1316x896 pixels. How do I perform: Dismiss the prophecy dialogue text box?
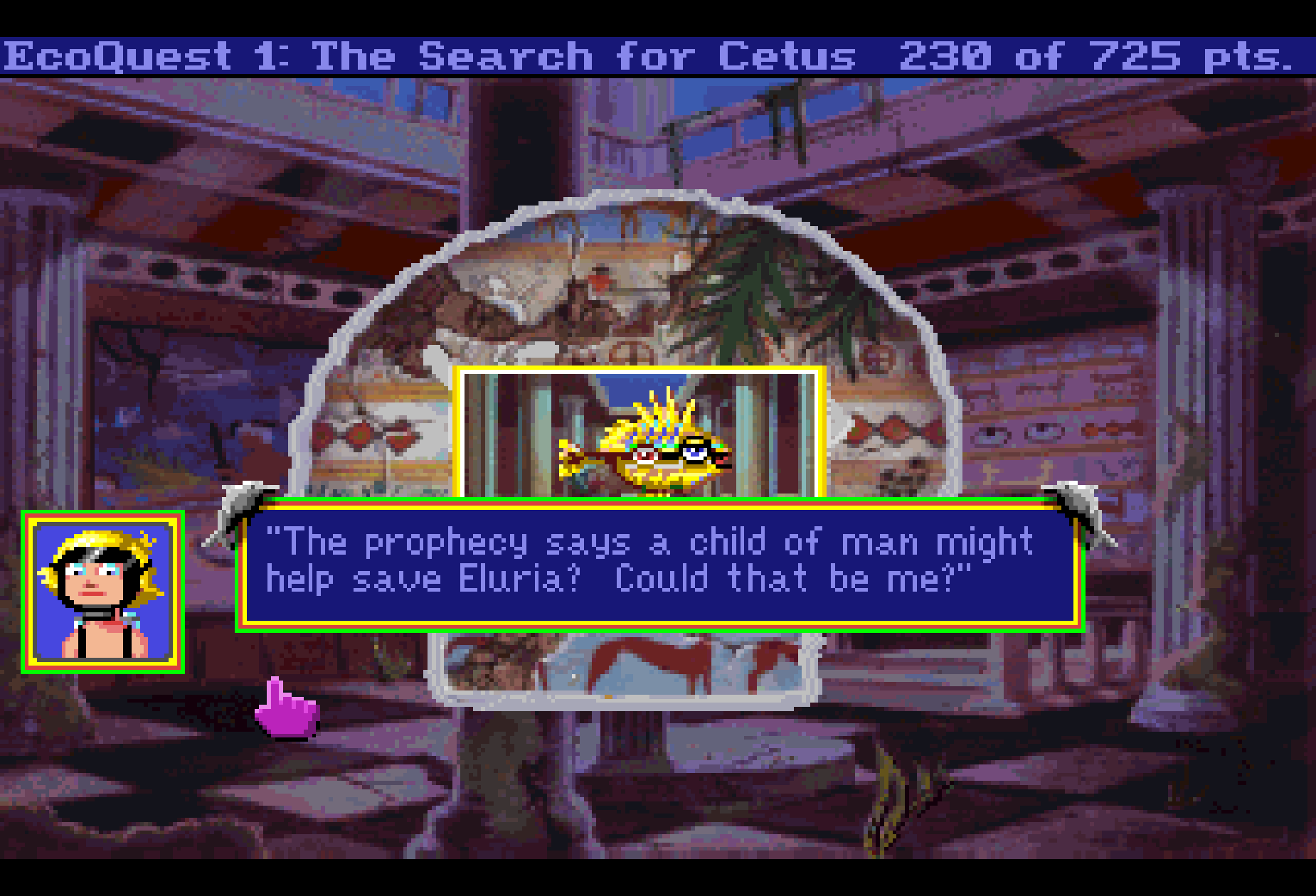pyautogui.click(x=659, y=564)
